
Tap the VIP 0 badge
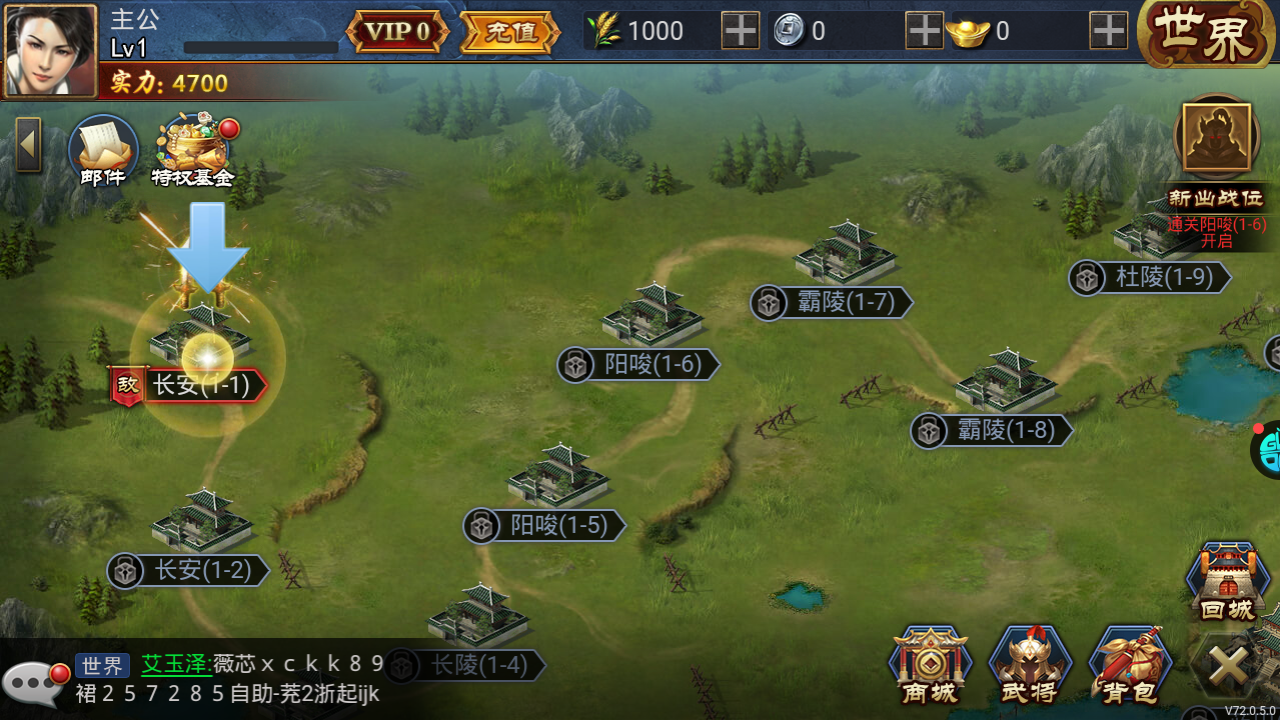(x=396, y=30)
